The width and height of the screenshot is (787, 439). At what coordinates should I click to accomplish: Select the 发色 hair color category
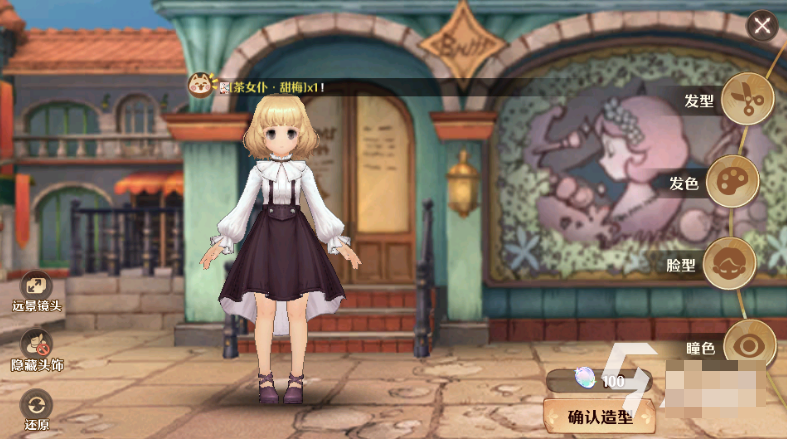(733, 182)
